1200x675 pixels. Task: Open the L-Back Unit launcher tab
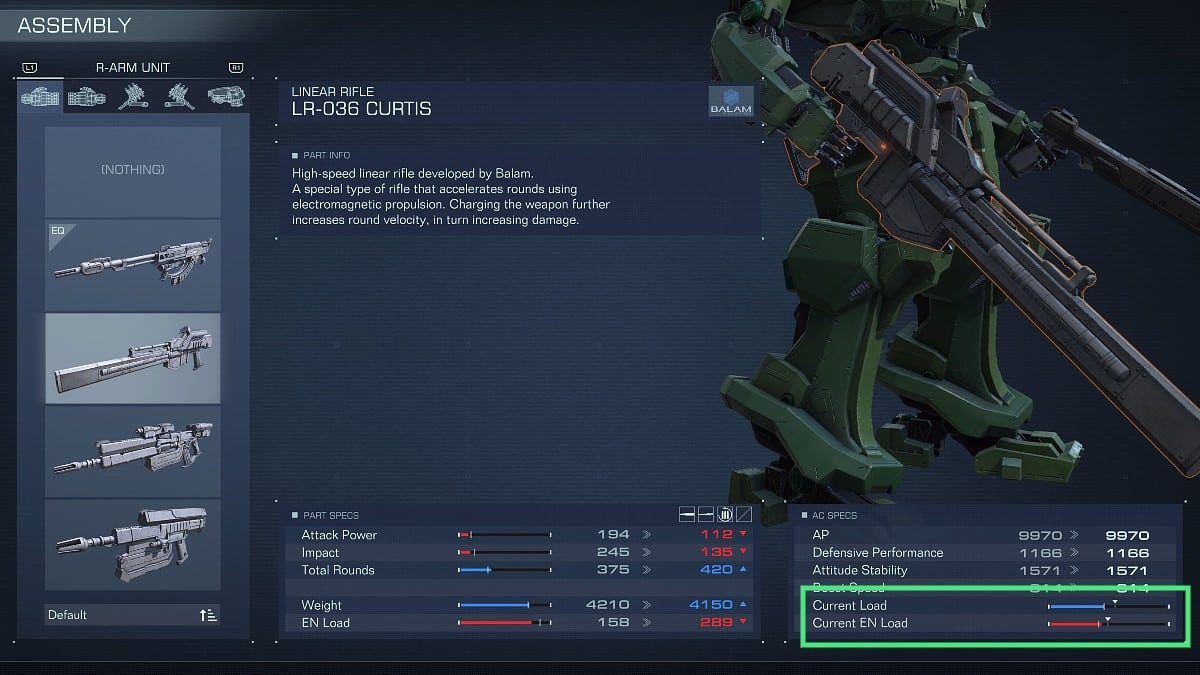coord(179,97)
